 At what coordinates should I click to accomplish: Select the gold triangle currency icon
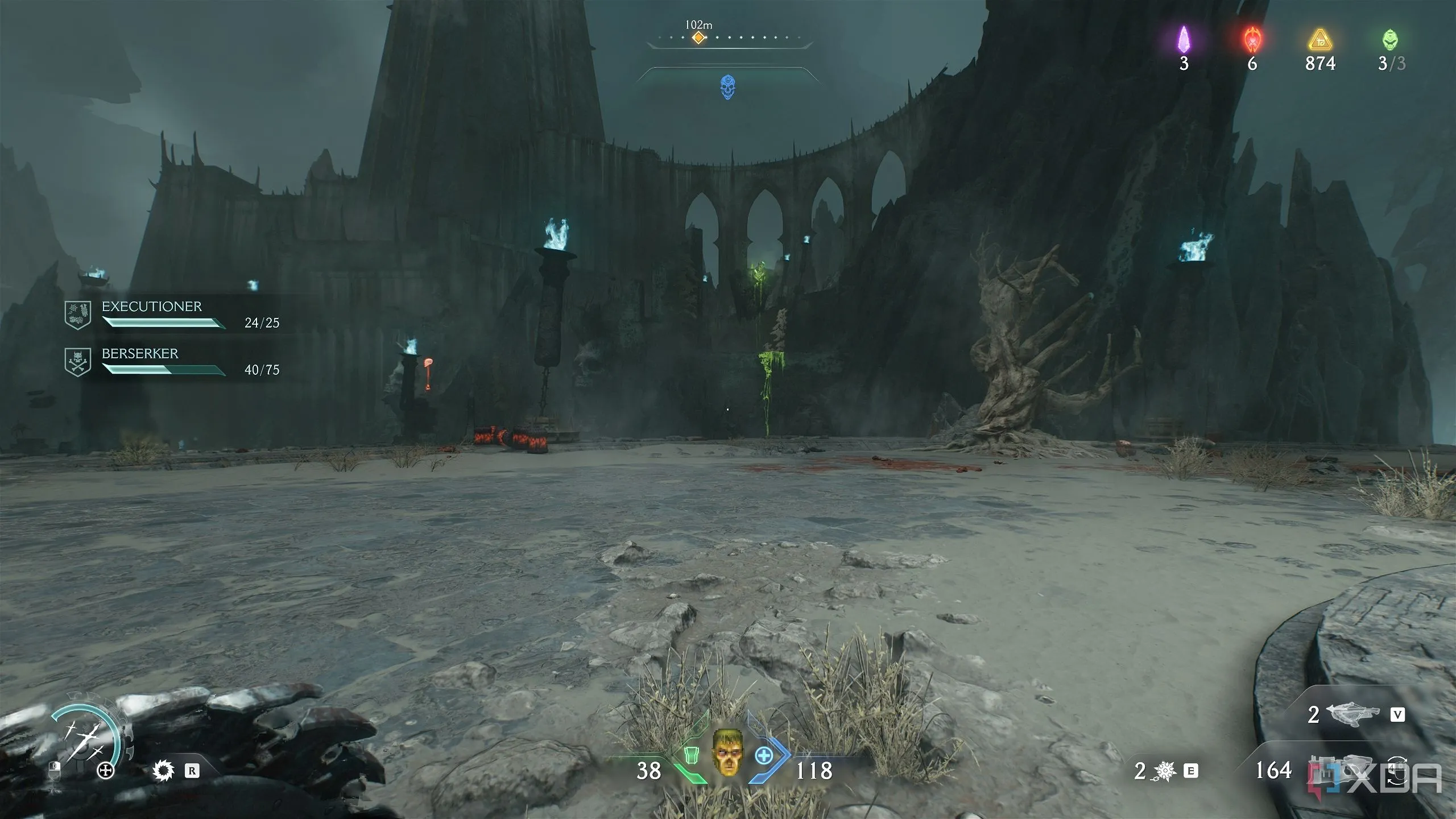[1320, 40]
